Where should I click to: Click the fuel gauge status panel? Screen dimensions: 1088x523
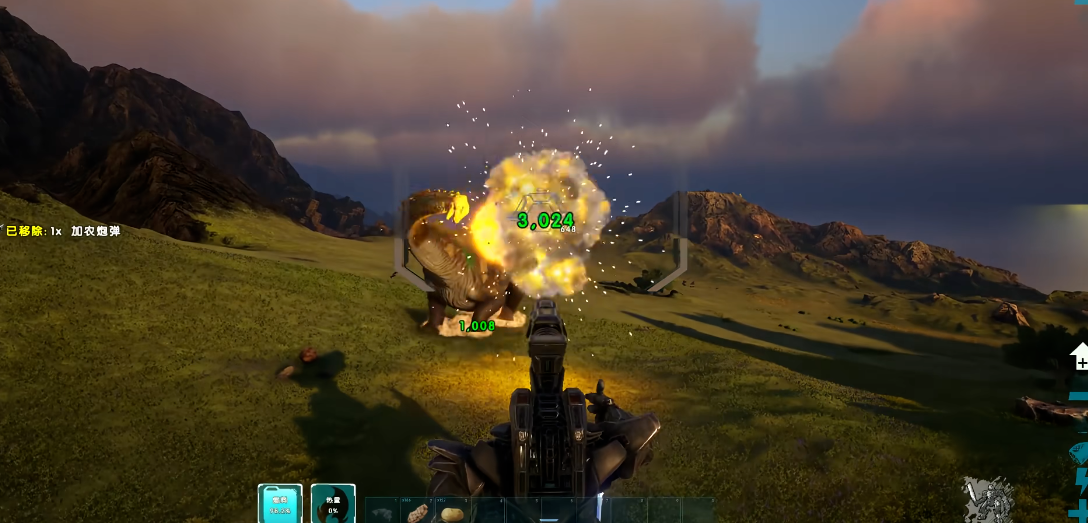coord(280,504)
